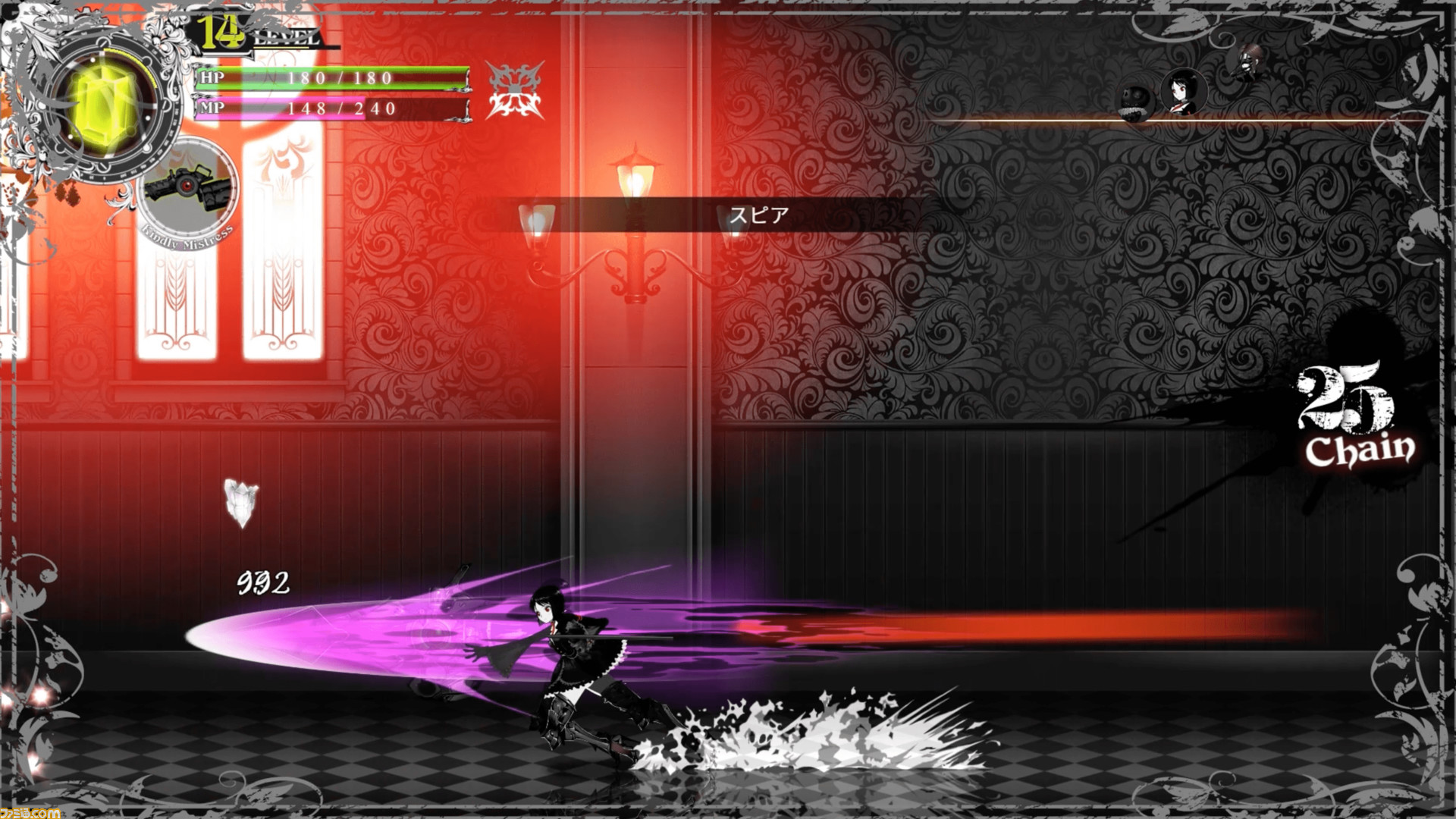Toggle the MP bar display
The height and width of the screenshot is (819, 1456).
pyautogui.click(x=330, y=108)
